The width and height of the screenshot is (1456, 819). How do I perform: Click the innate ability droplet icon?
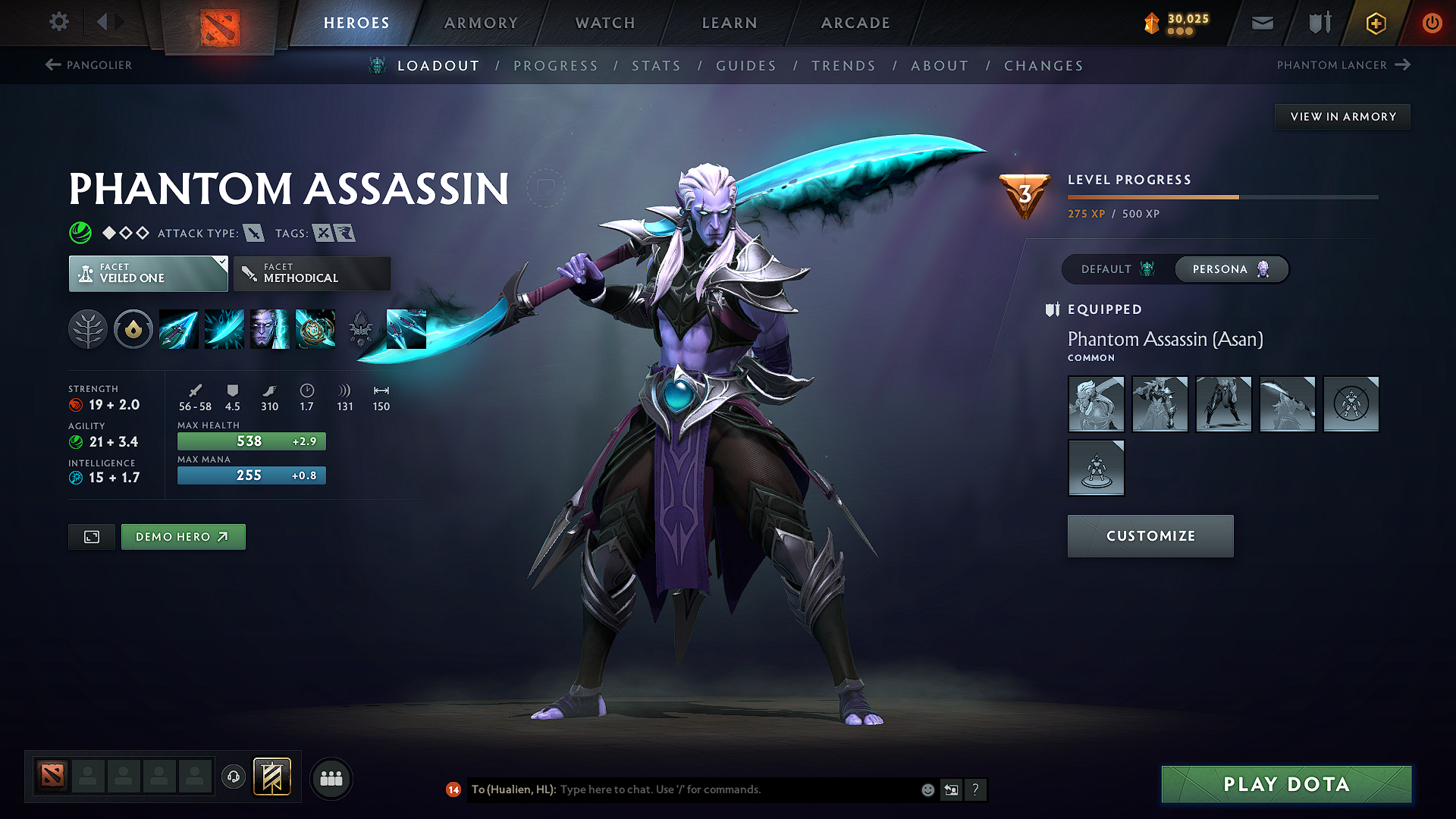point(133,329)
